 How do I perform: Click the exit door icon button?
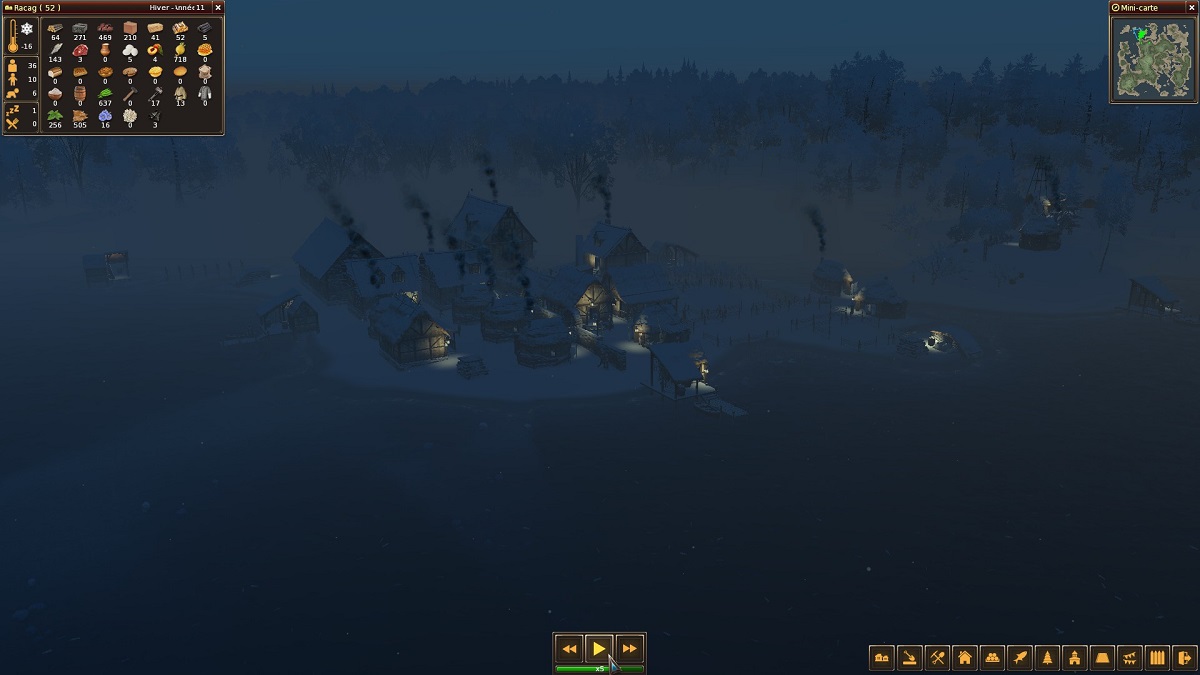1185,657
